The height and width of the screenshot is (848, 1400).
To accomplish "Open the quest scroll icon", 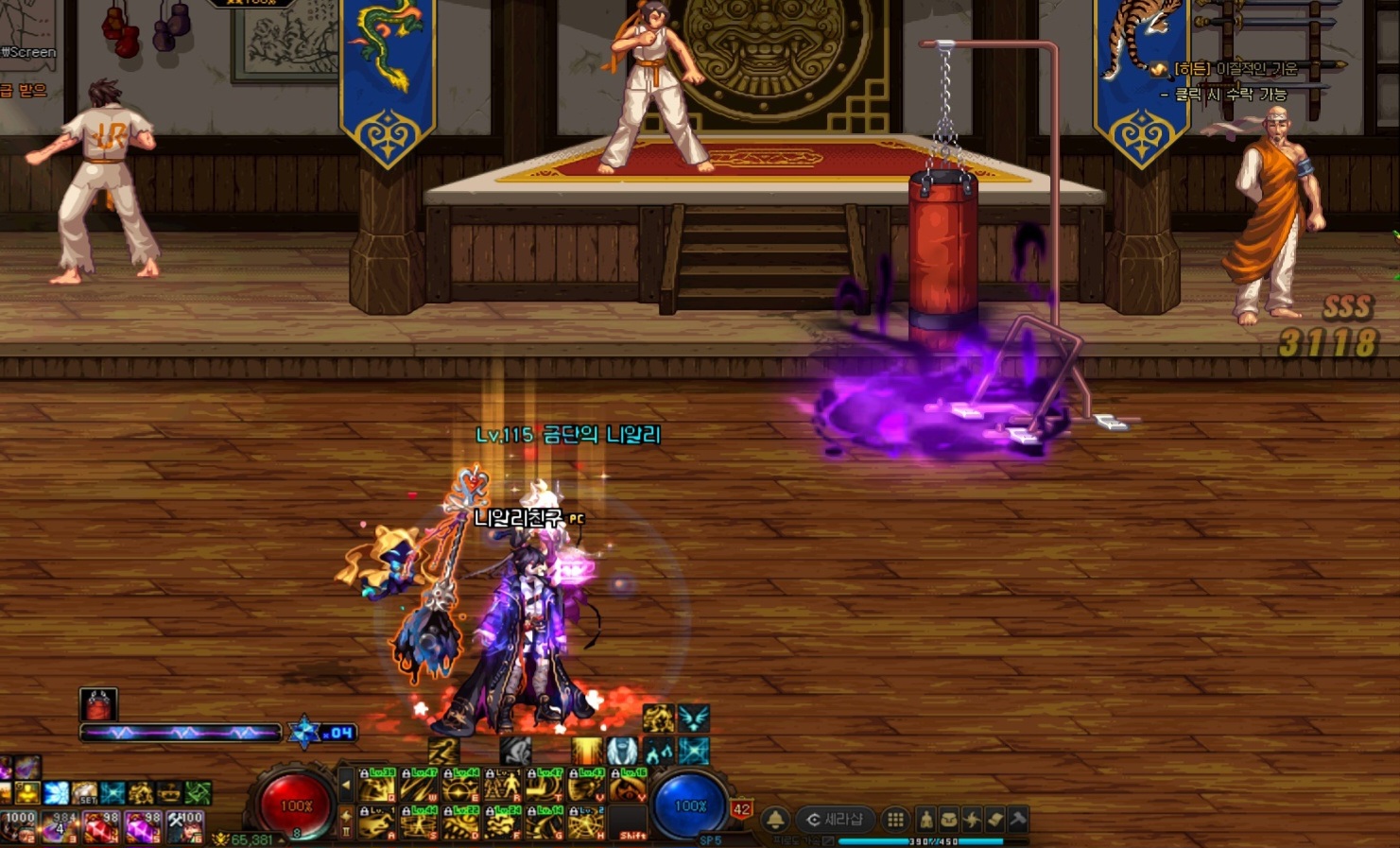I will coord(994,819).
